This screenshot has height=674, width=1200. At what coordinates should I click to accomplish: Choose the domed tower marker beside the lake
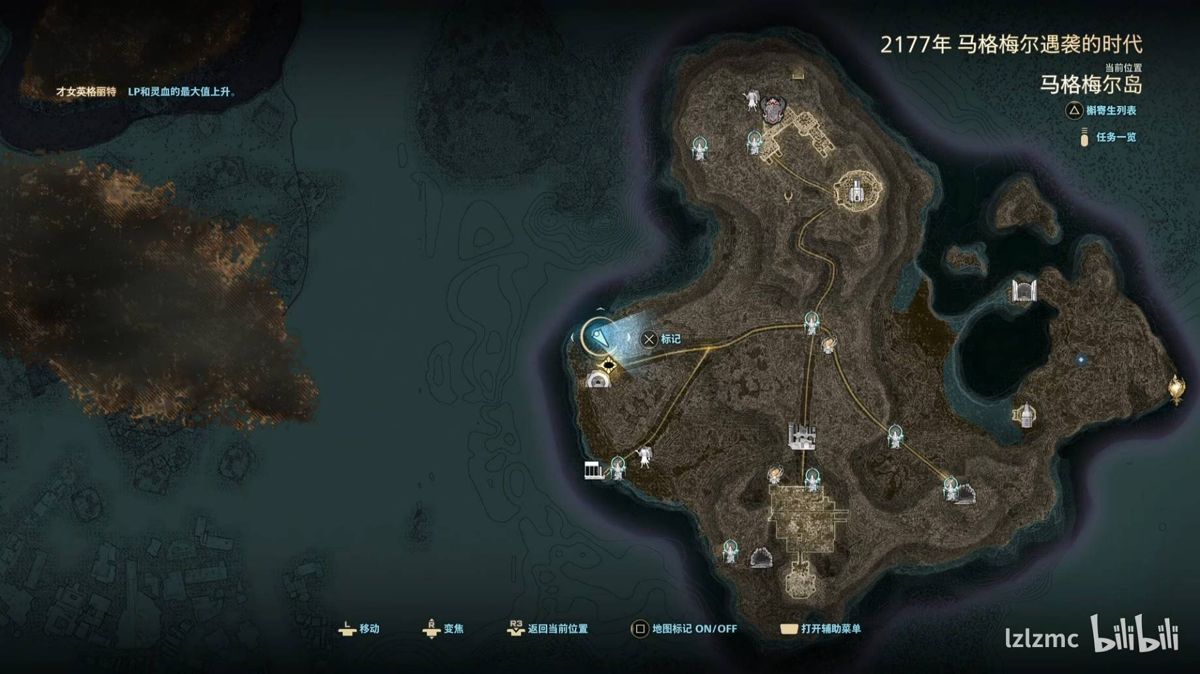(1023, 414)
